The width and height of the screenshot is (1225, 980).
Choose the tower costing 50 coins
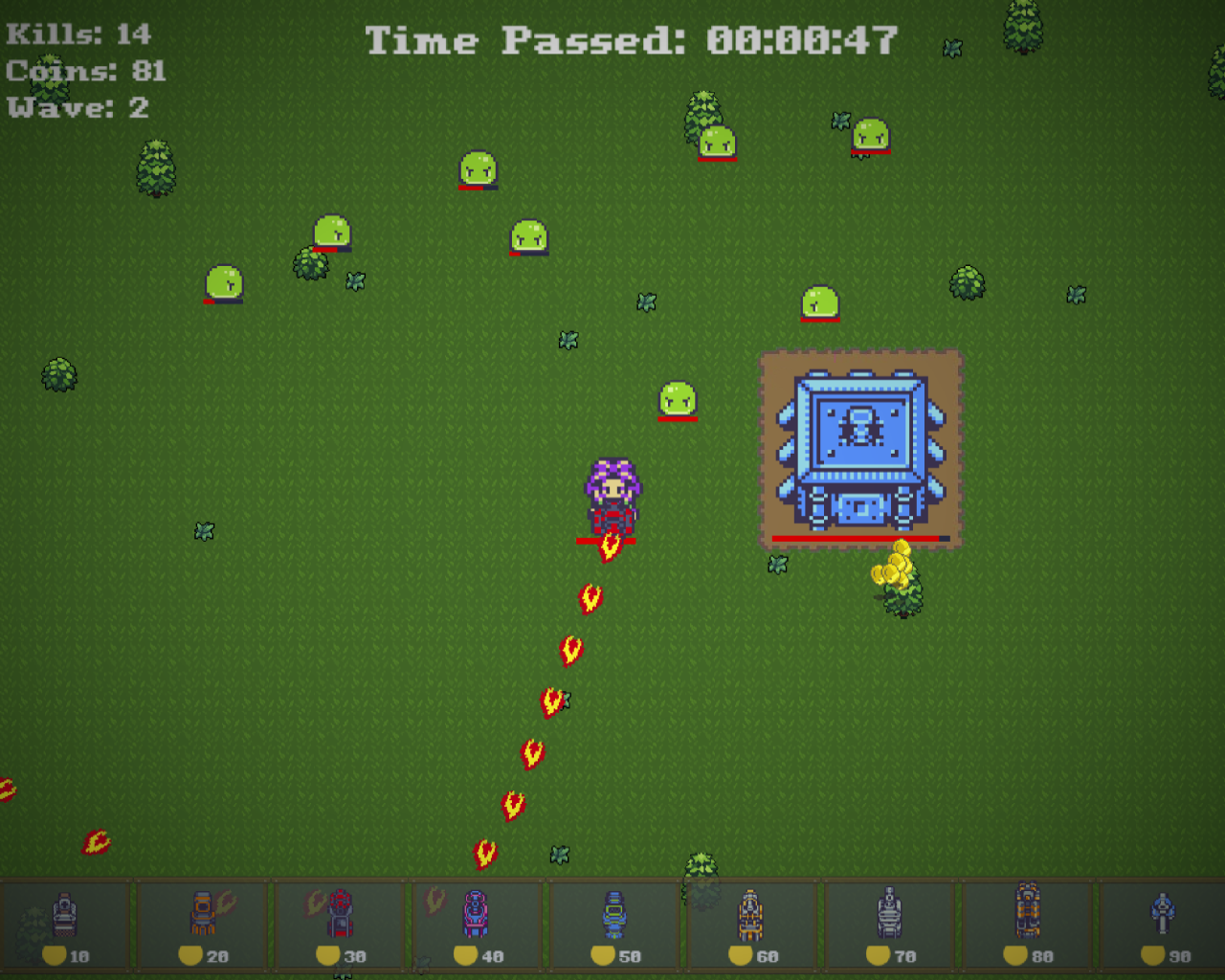click(615, 924)
